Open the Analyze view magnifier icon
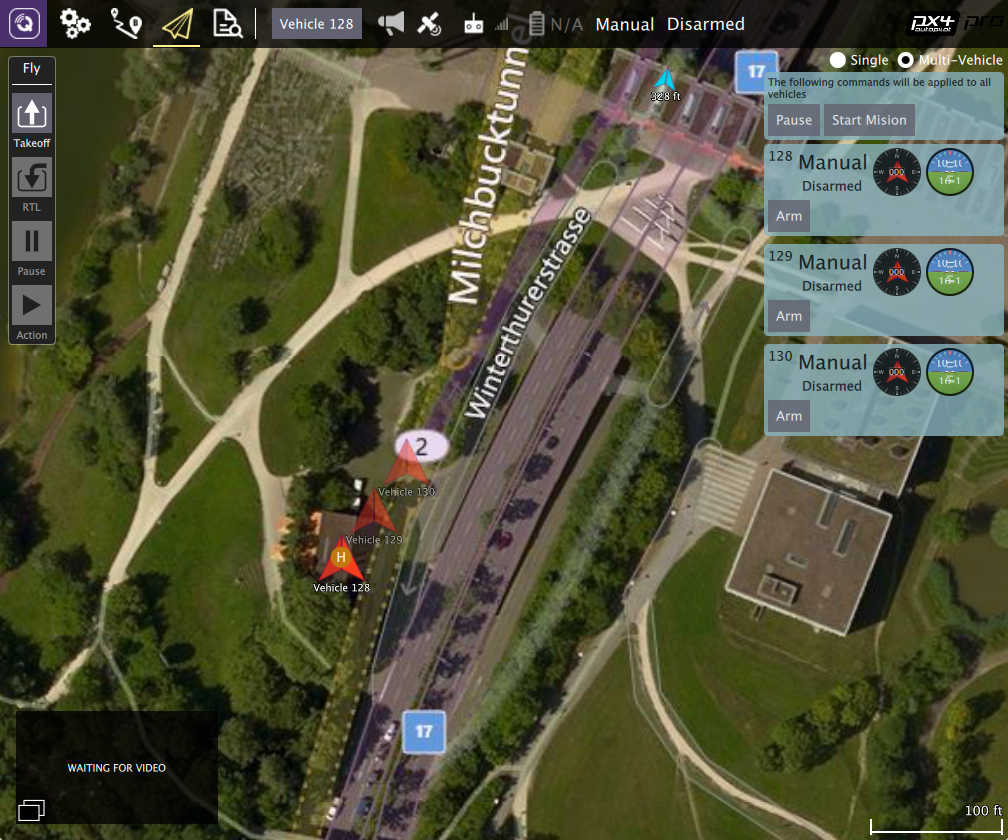This screenshot has width=1008, height=840. (228, 23)
